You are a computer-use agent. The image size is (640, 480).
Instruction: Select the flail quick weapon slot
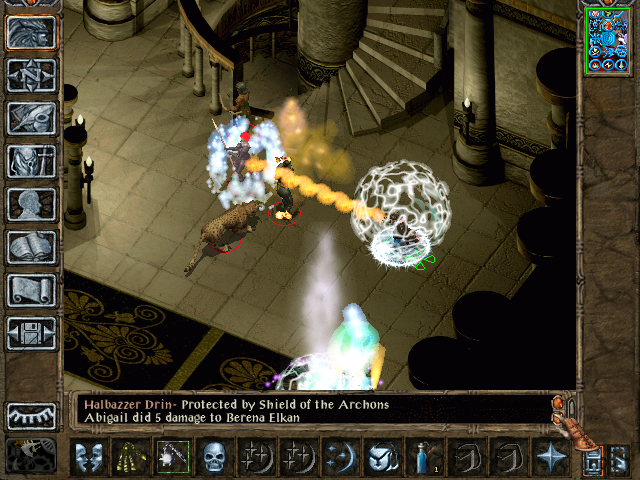[x=172, y=457]
